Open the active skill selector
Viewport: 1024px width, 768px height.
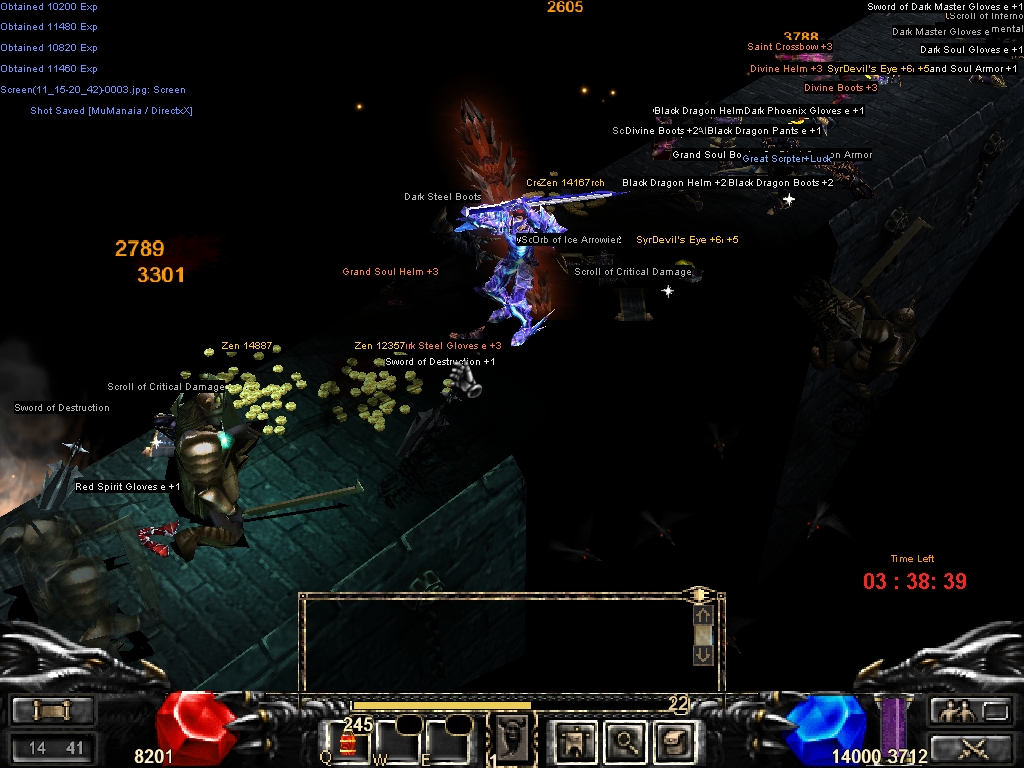(x=510, y=740)
